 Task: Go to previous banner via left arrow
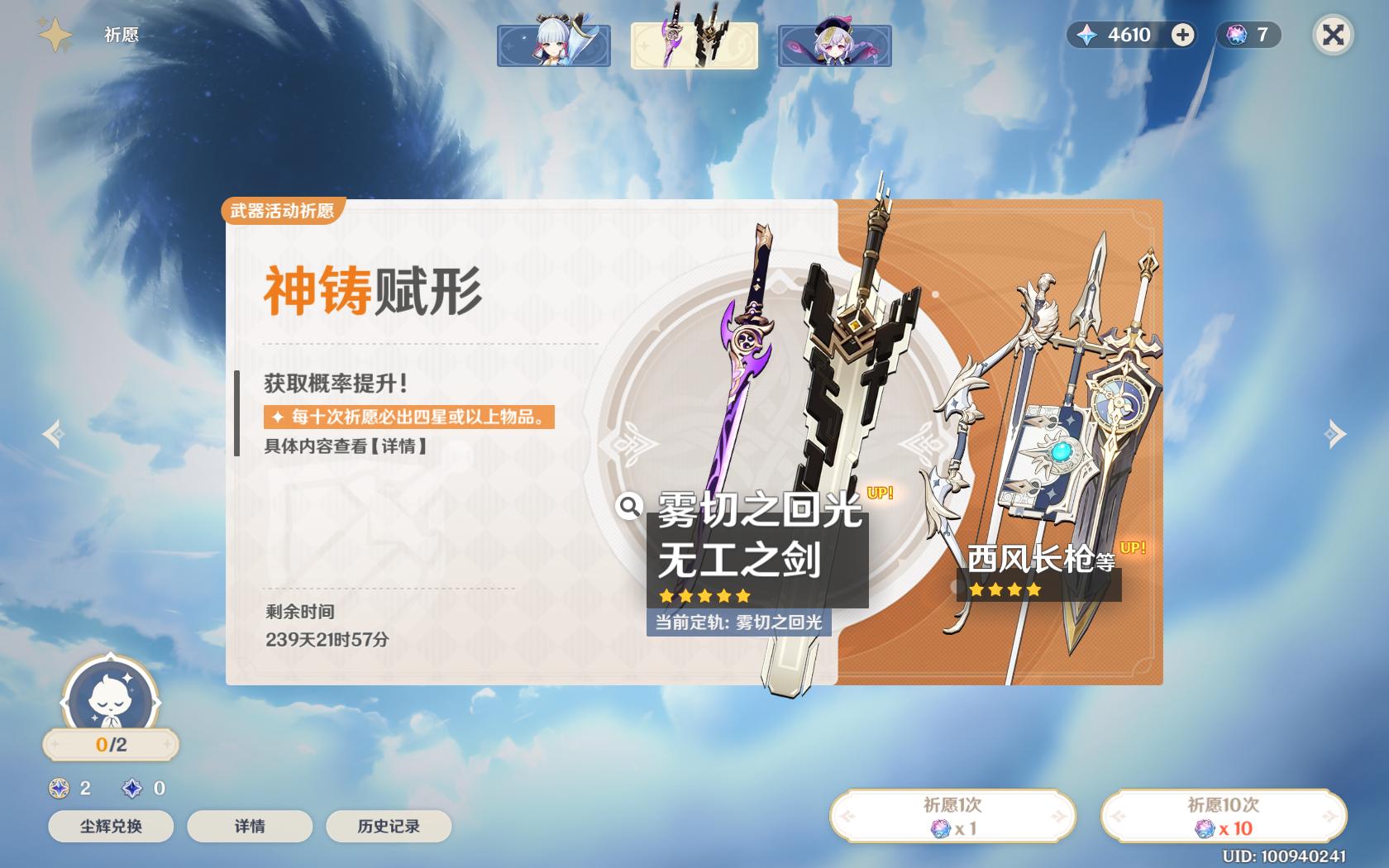(x=51, y=432)
